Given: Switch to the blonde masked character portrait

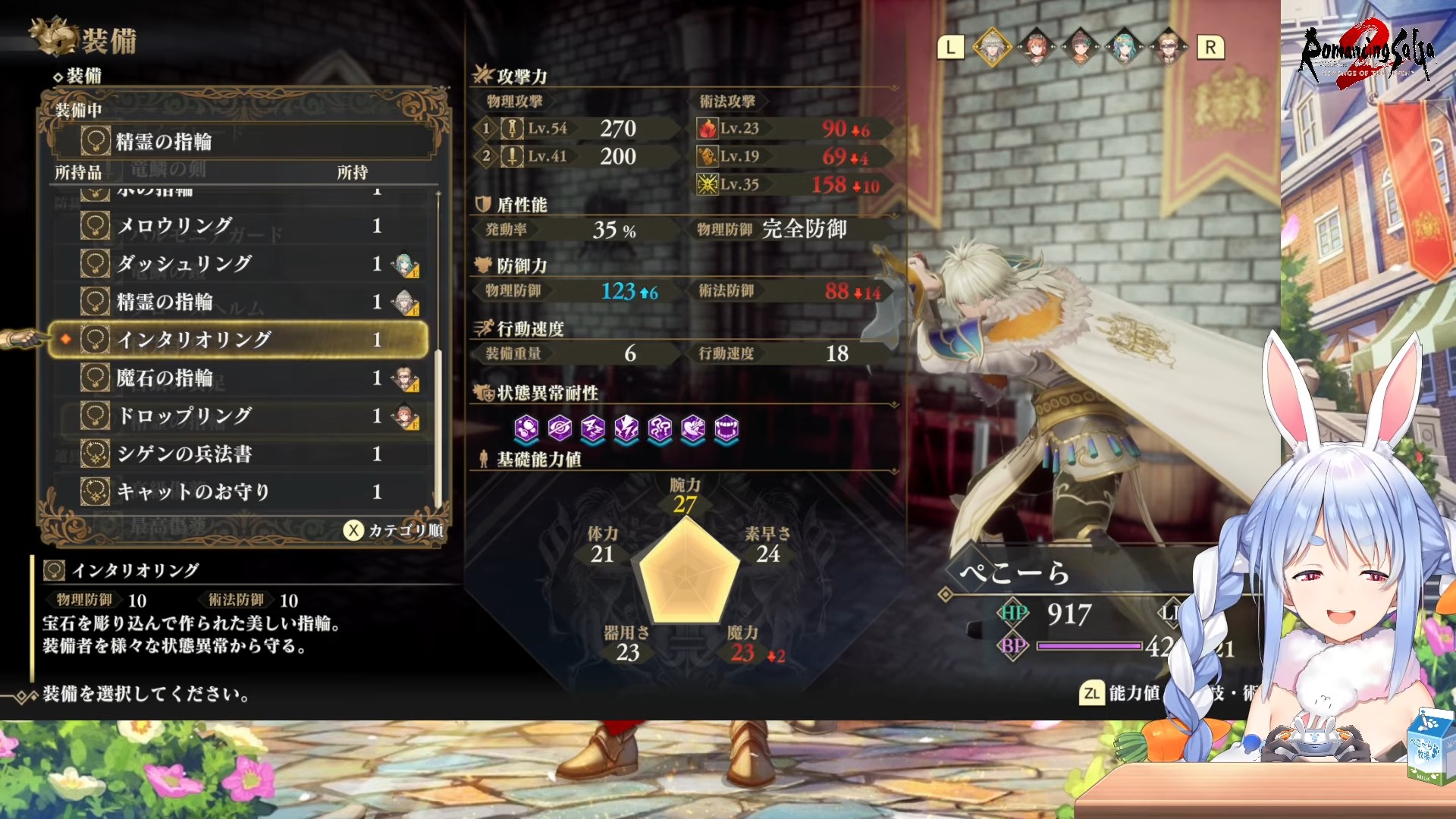Looking at the screenshot, I should coord(1168,48).
